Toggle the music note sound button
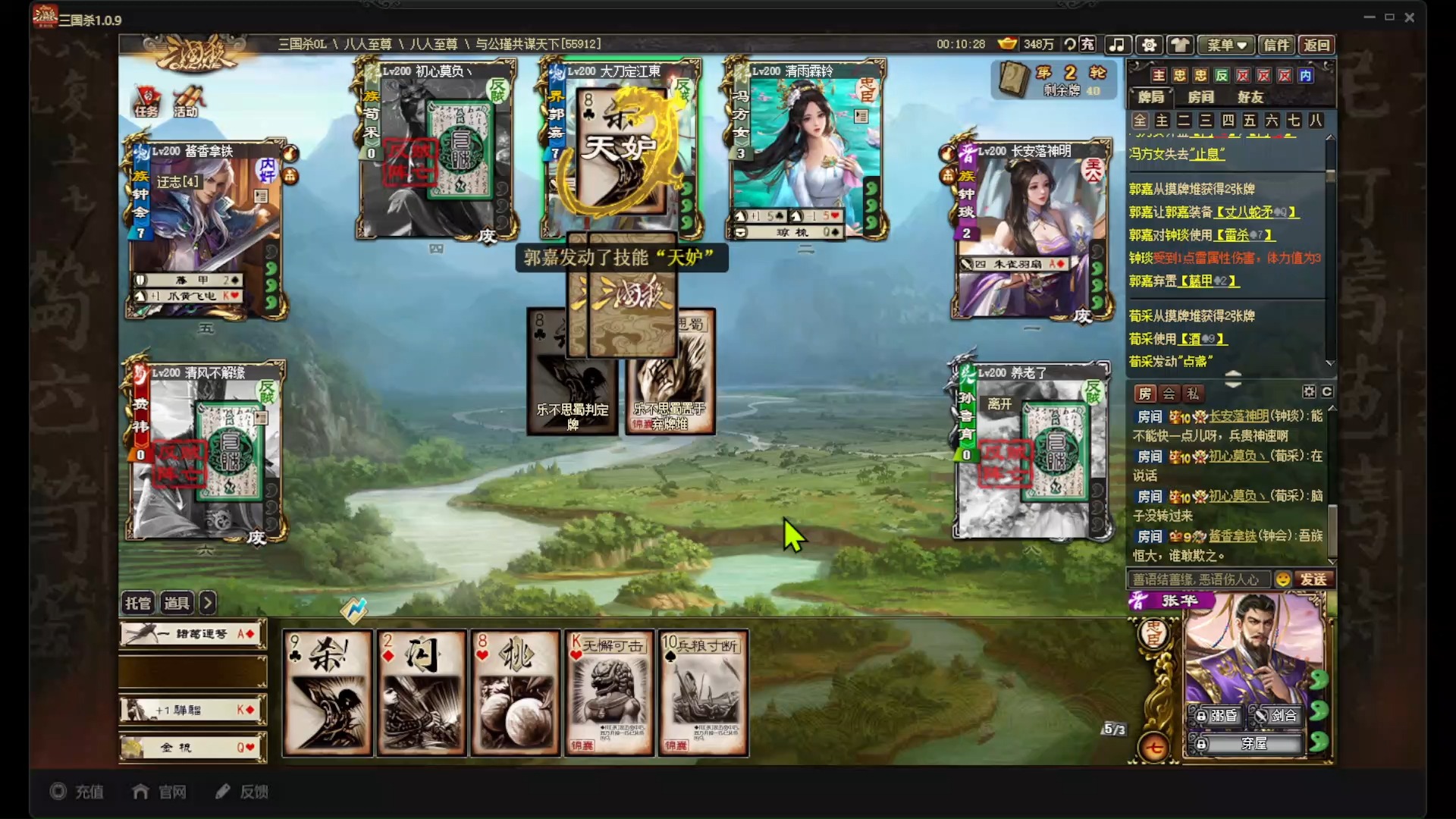Viewport: 1456px width, 819px height. (1117, 45)
